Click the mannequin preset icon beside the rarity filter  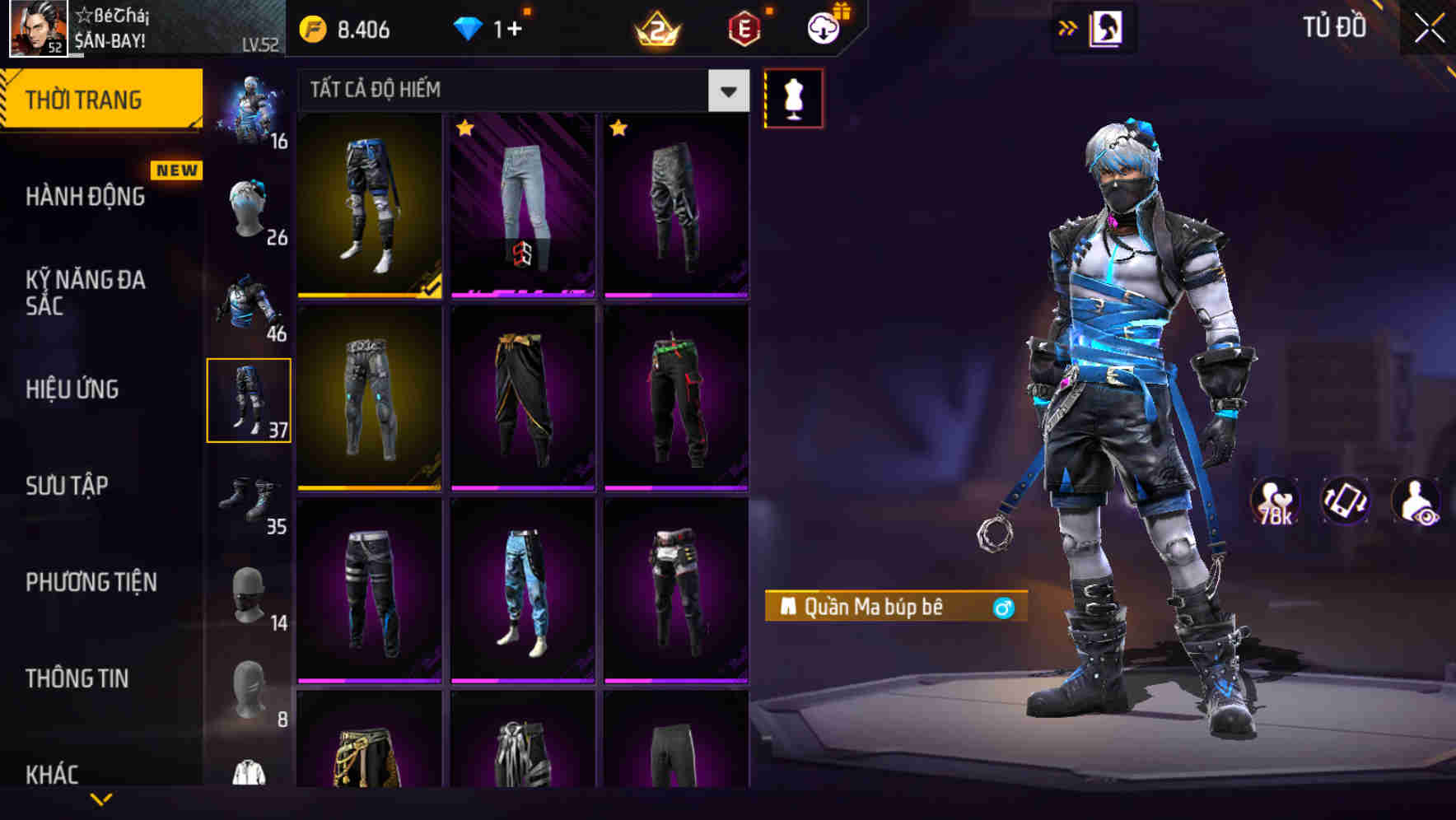(x=793, y=96)
